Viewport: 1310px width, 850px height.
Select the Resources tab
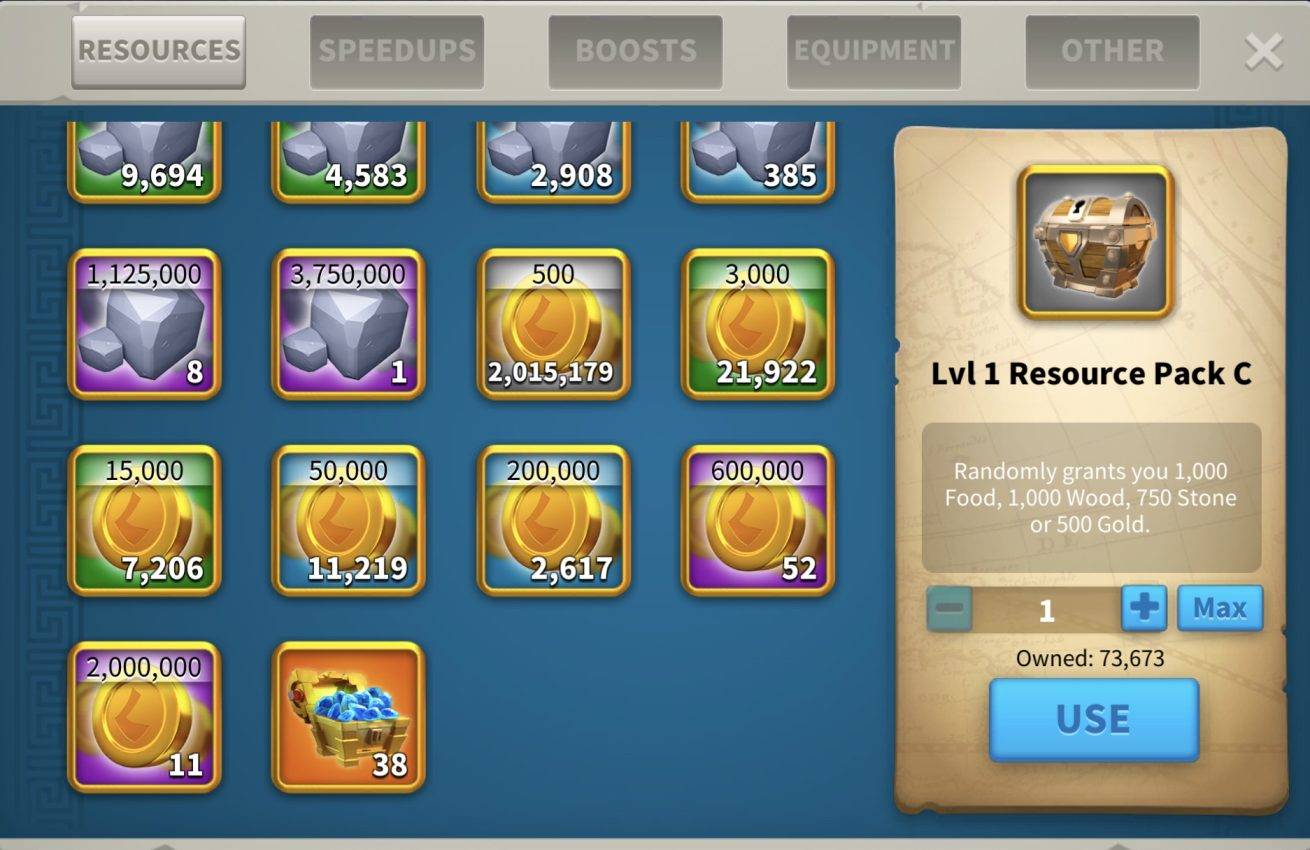tap(159, 51)
